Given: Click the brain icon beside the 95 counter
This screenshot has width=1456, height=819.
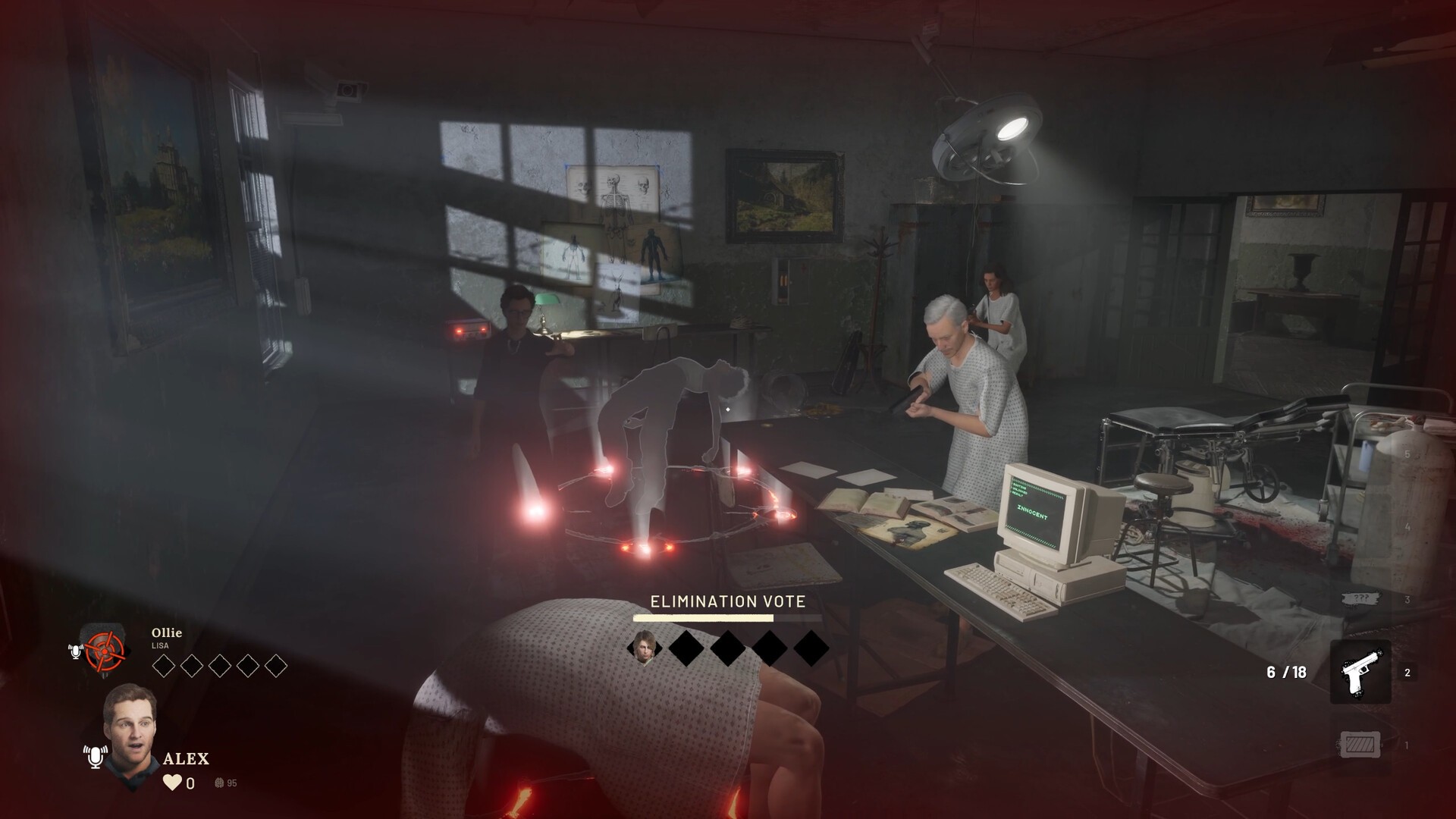Looking at the screenshot, I should tap(218, 783).
